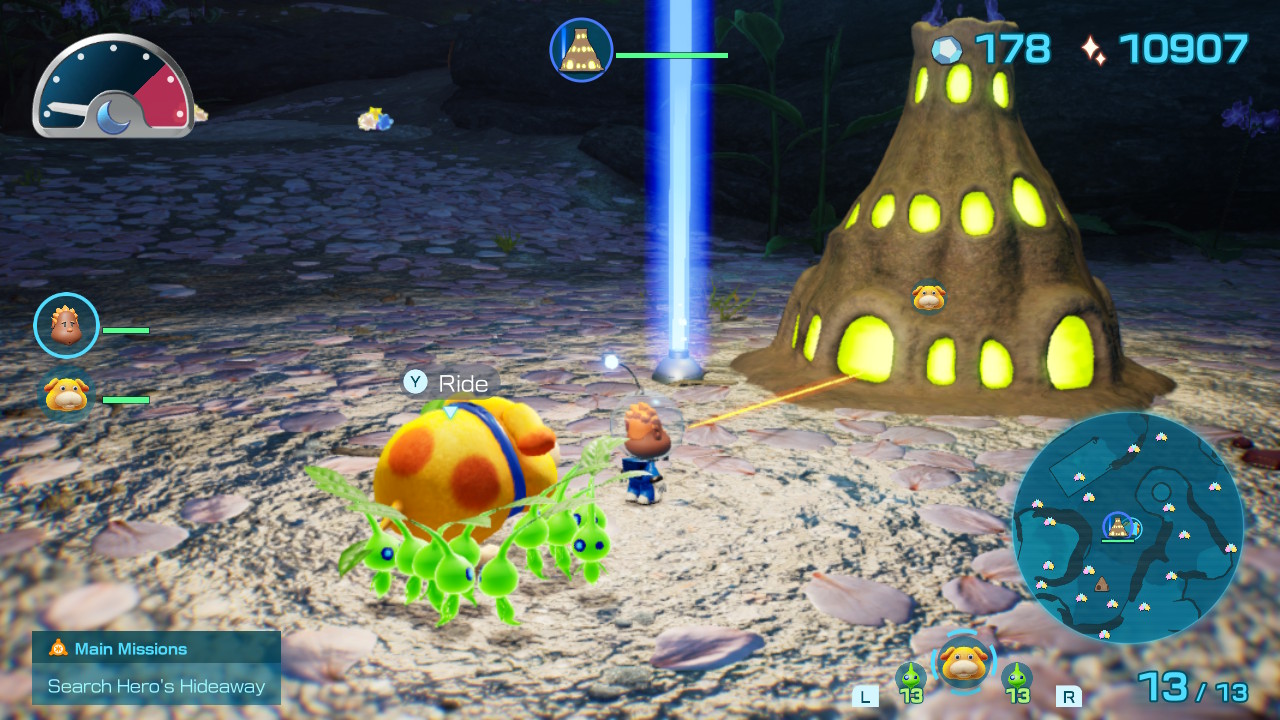Choose the right Glow Pikmin squad icon
Image resolution: width=1280 pixels, height=720 pixels.
tap(1017, 680)
